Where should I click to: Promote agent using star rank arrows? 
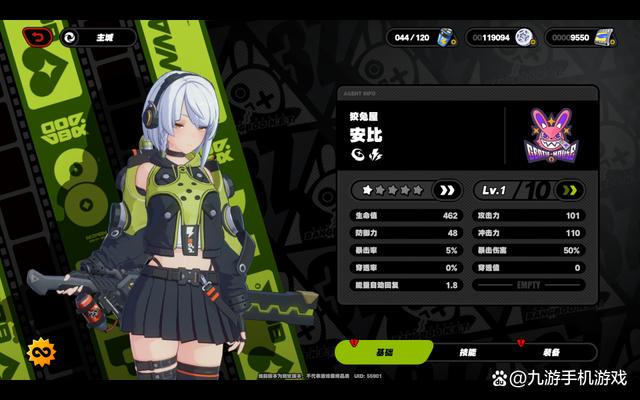(x=446, y=189)
